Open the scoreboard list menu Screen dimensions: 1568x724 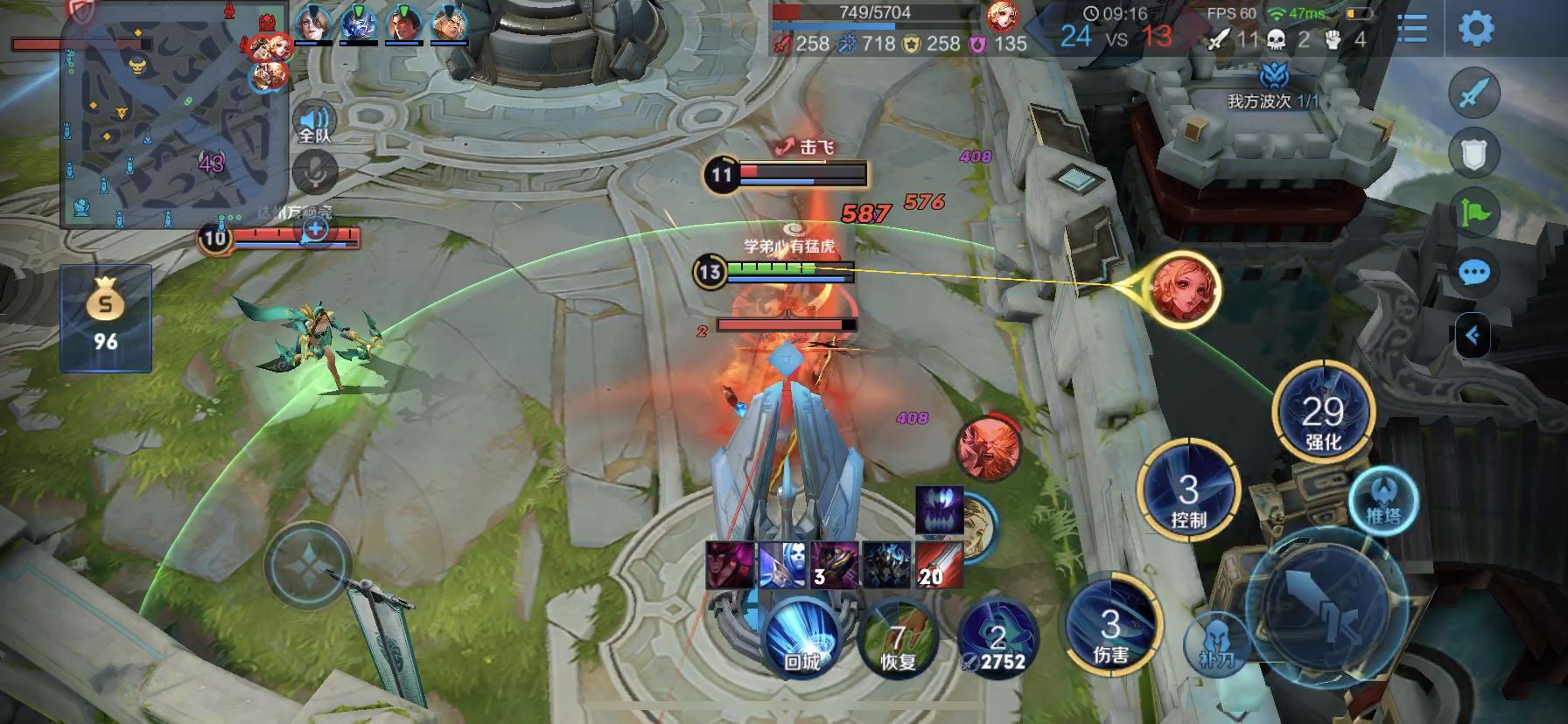point(1412,29)
